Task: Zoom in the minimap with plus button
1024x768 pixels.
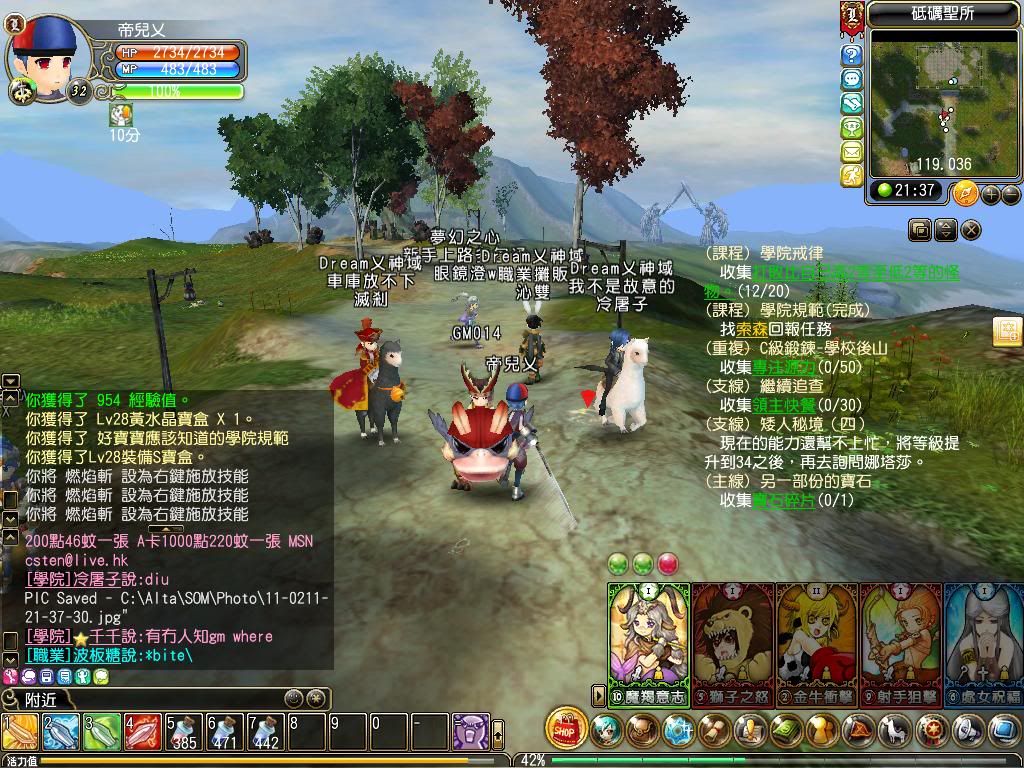Action: pyautogui.click(x=991, y=194)
